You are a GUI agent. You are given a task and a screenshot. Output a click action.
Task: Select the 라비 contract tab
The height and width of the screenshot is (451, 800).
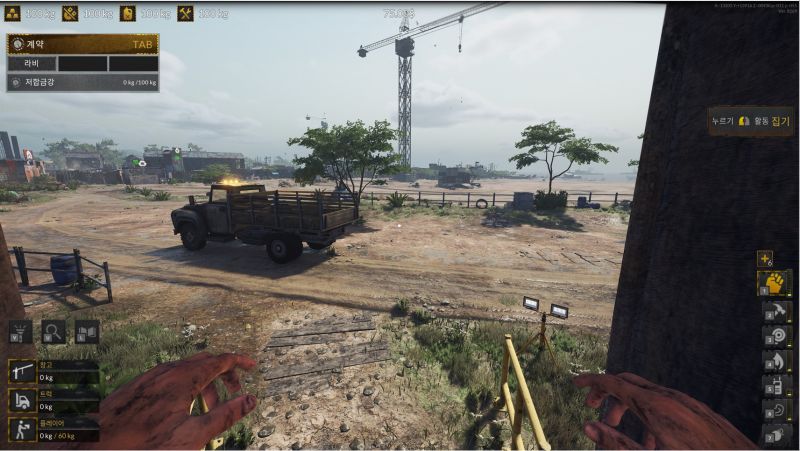33,63
